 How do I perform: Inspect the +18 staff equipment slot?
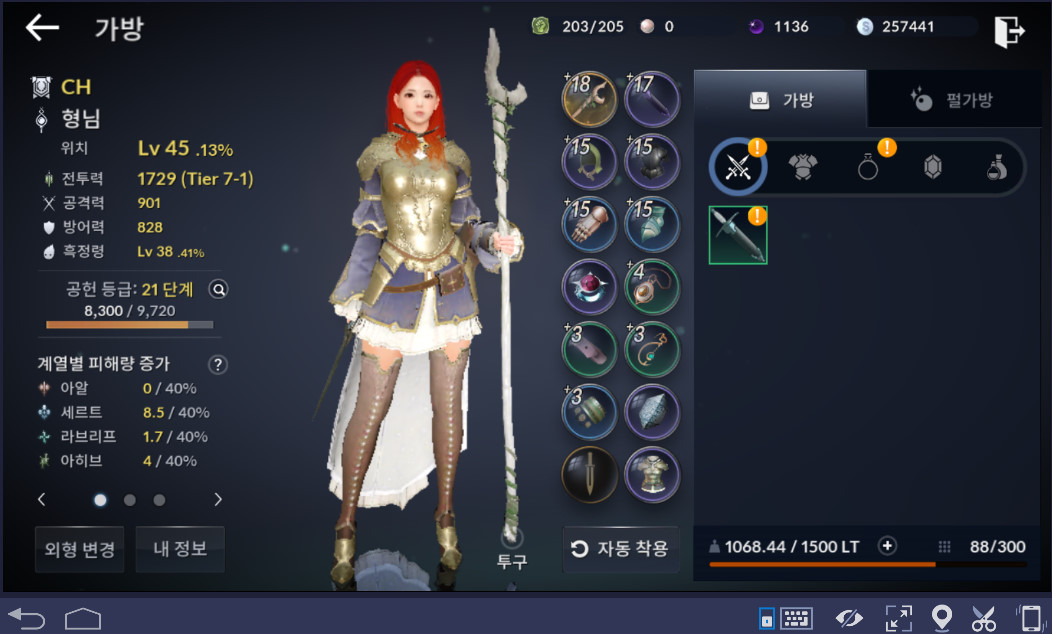(590, 100)
